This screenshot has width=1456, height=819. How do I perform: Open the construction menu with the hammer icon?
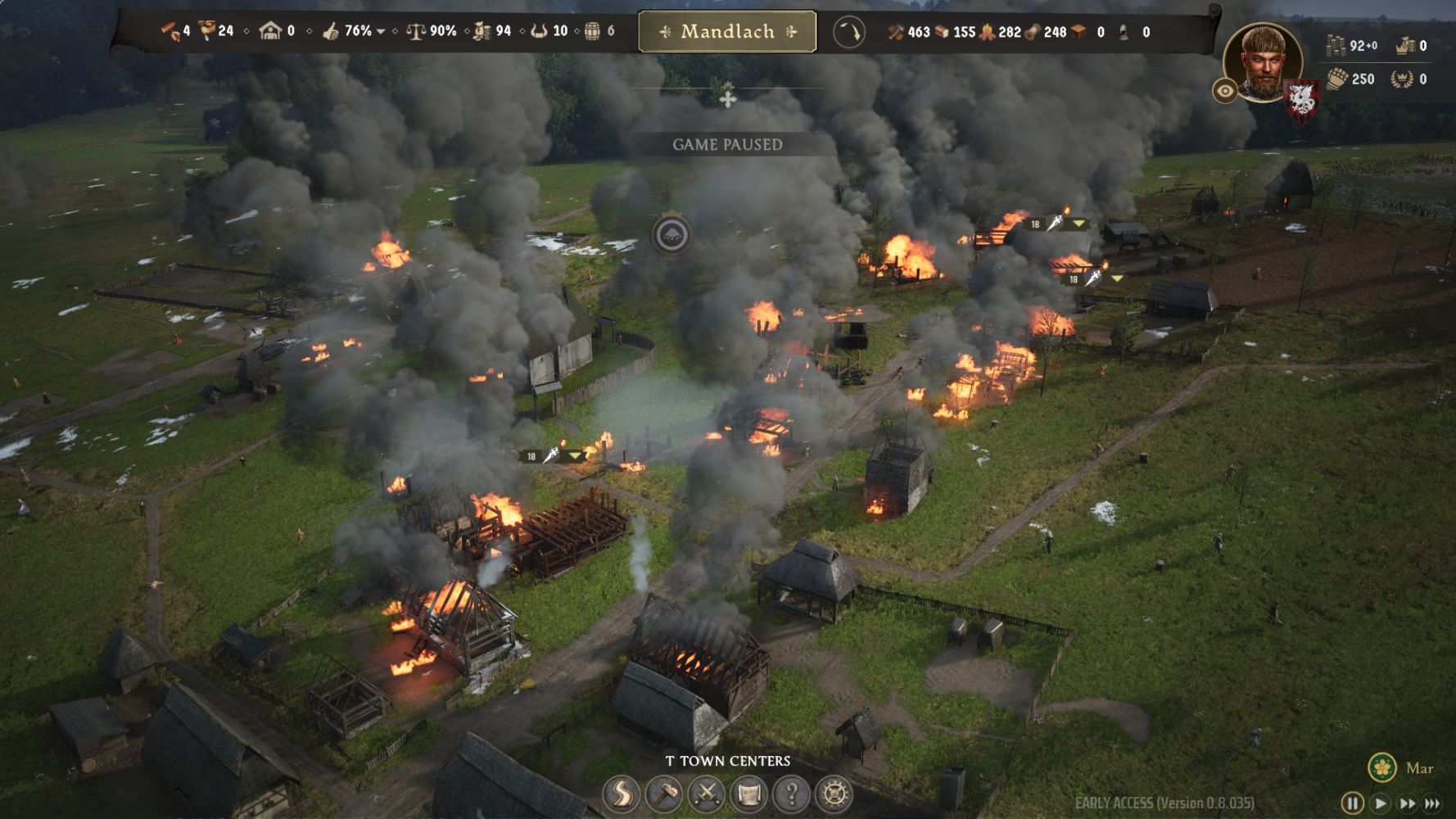(x=664, y=793)
